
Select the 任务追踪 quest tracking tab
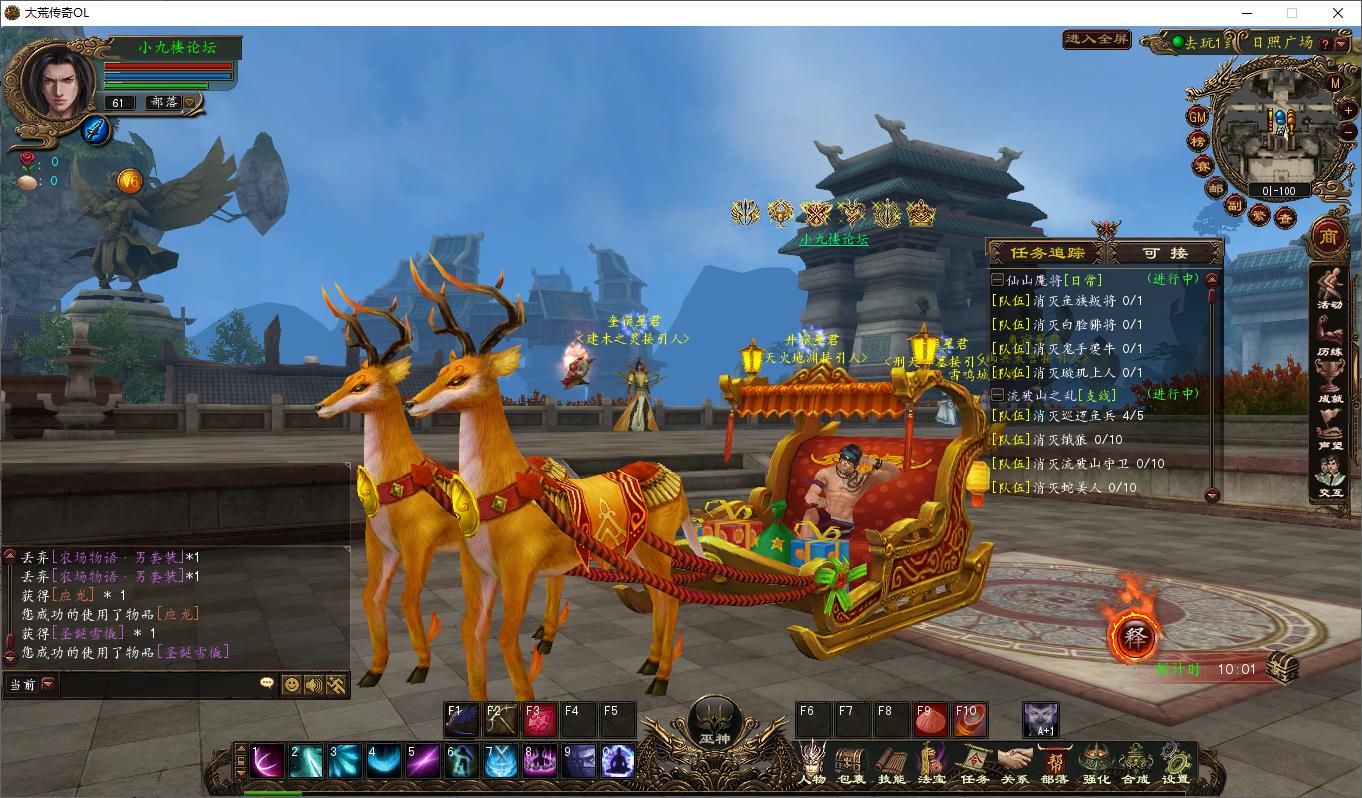[1047, 253]
